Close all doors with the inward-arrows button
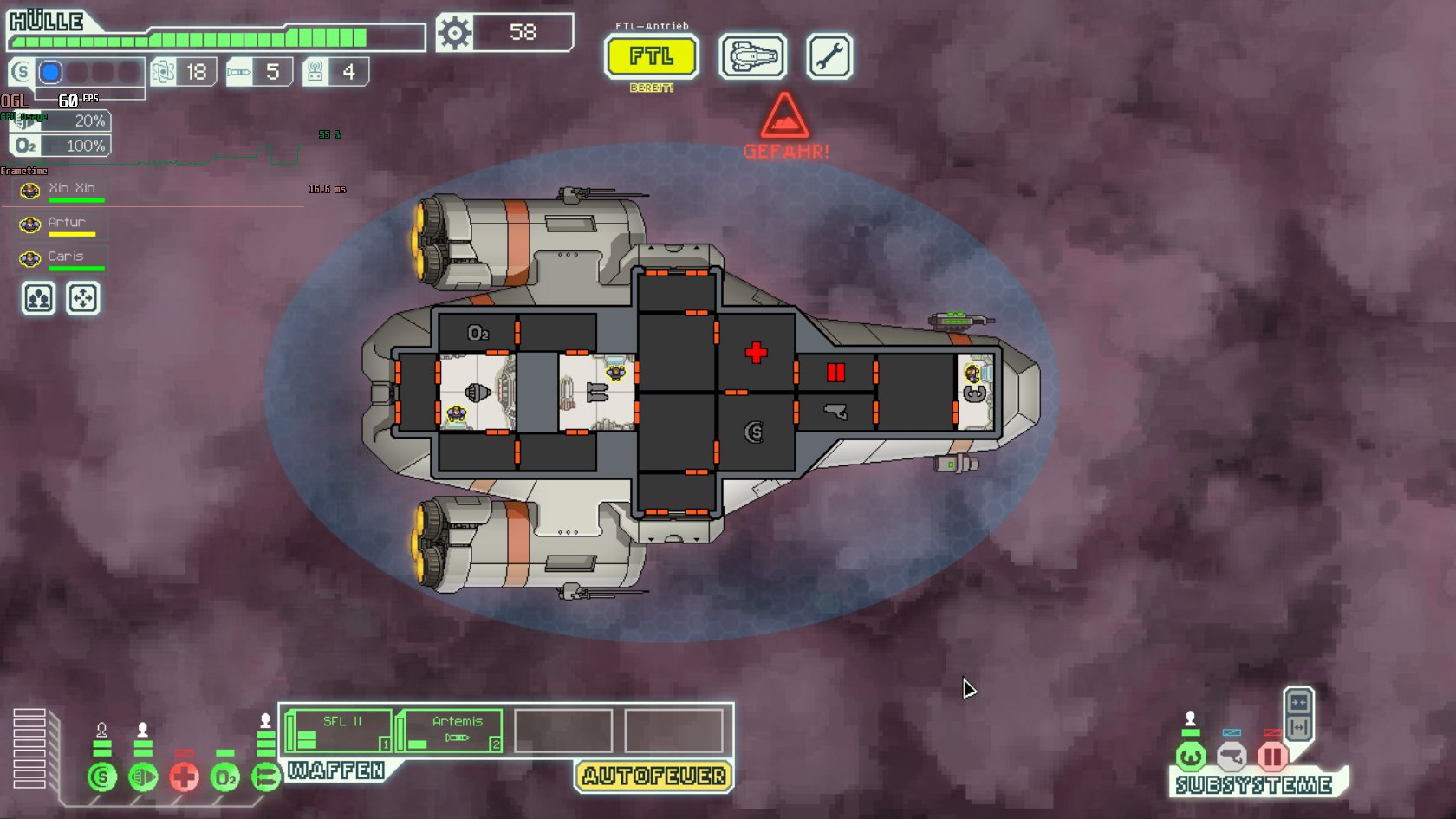The image size is (1456, 819). click(1298, 702)
